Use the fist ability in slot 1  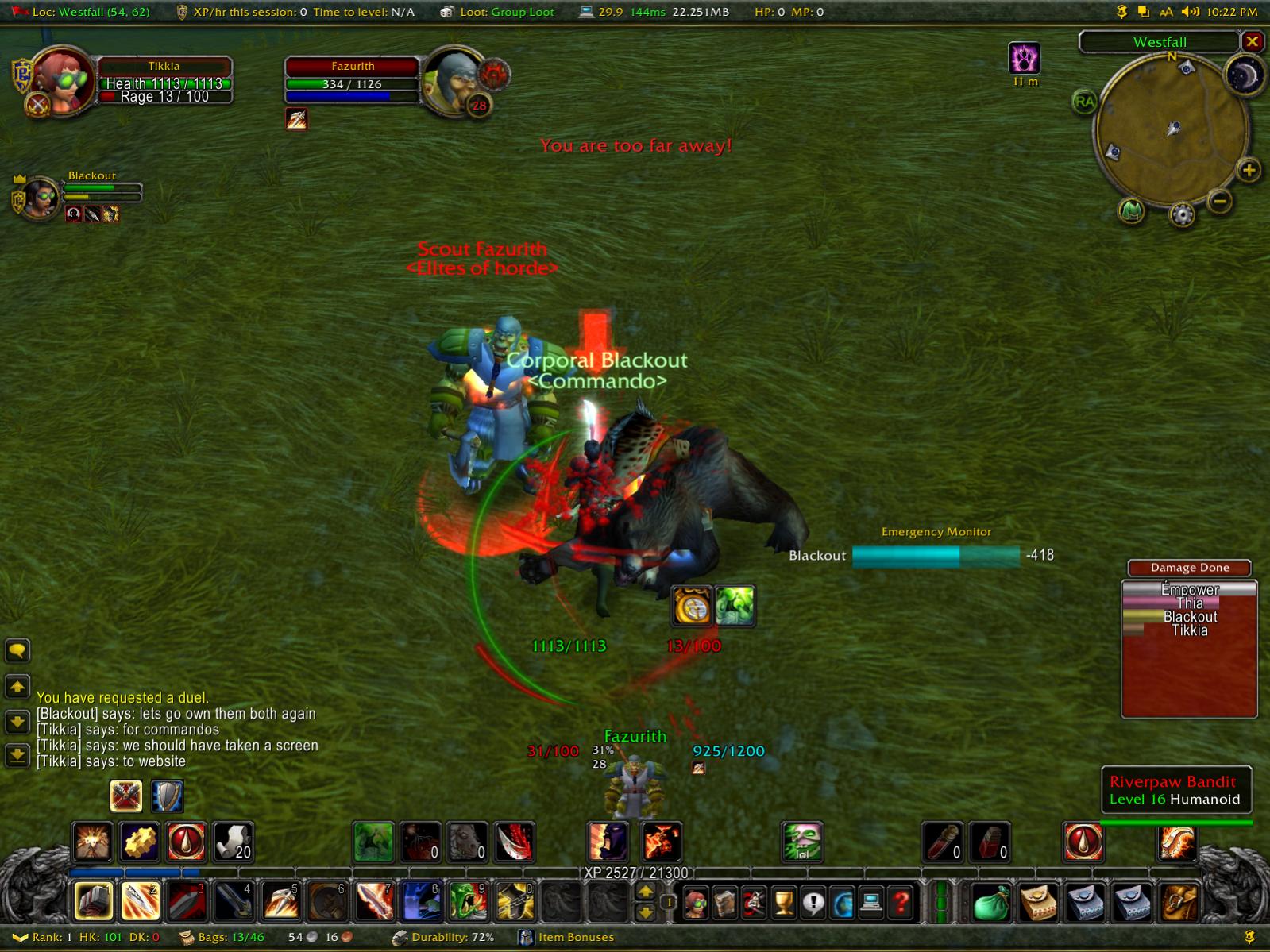click(93, 902)
